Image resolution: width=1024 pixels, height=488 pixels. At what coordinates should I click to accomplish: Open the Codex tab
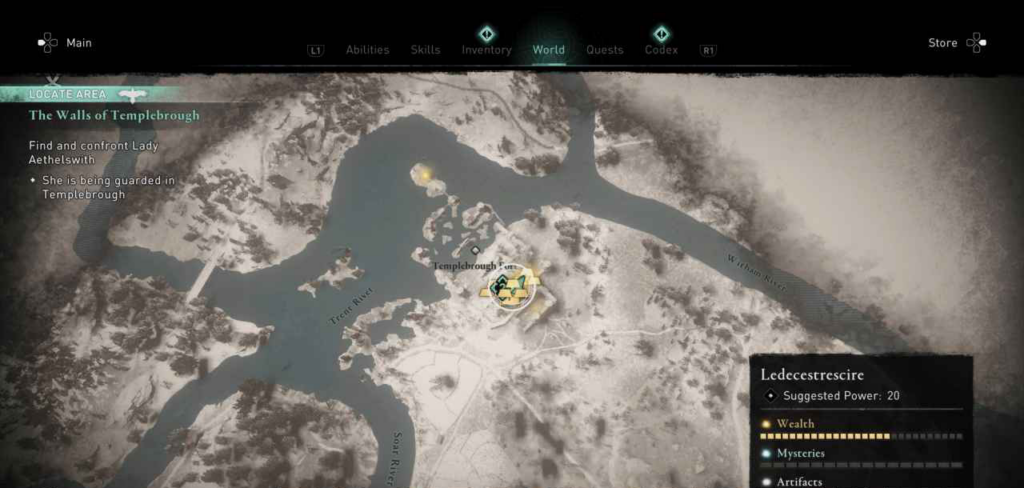[661, 50]
